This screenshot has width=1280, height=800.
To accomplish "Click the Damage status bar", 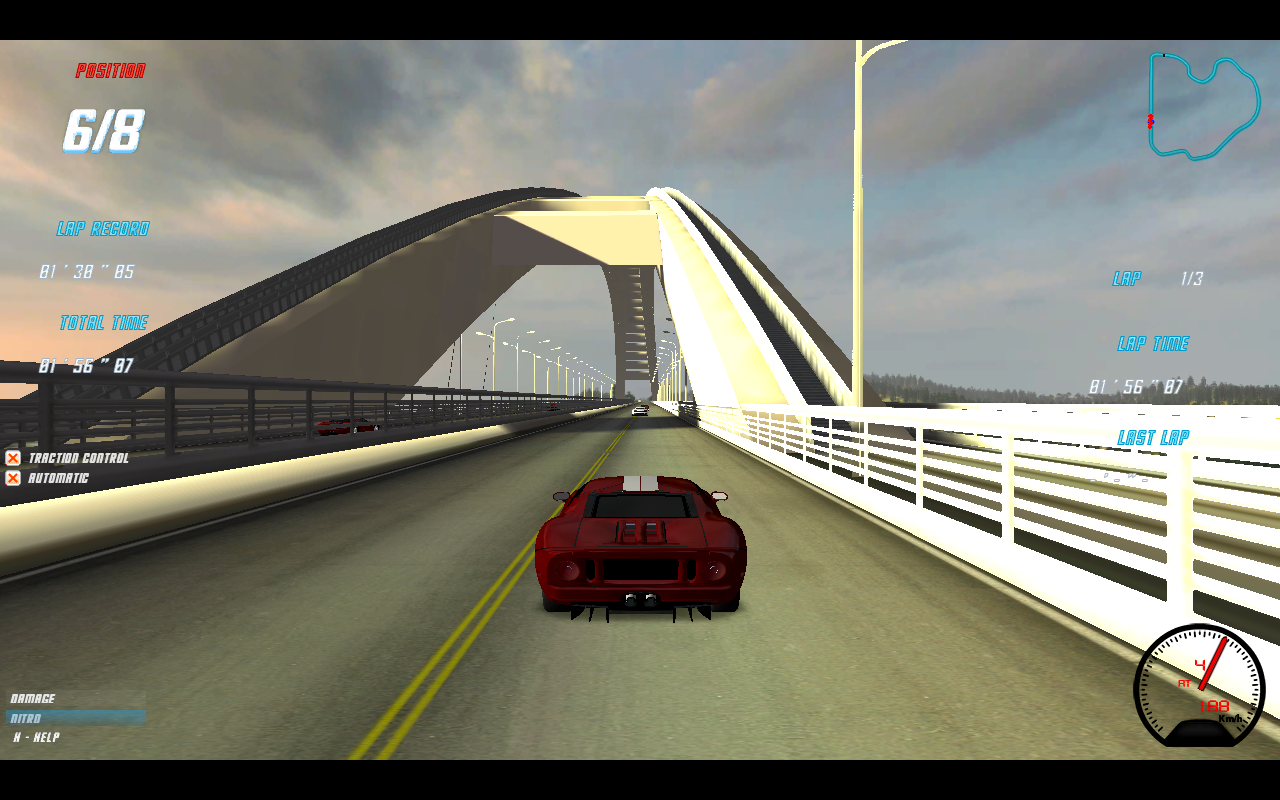I will click(x=75, y=698).
